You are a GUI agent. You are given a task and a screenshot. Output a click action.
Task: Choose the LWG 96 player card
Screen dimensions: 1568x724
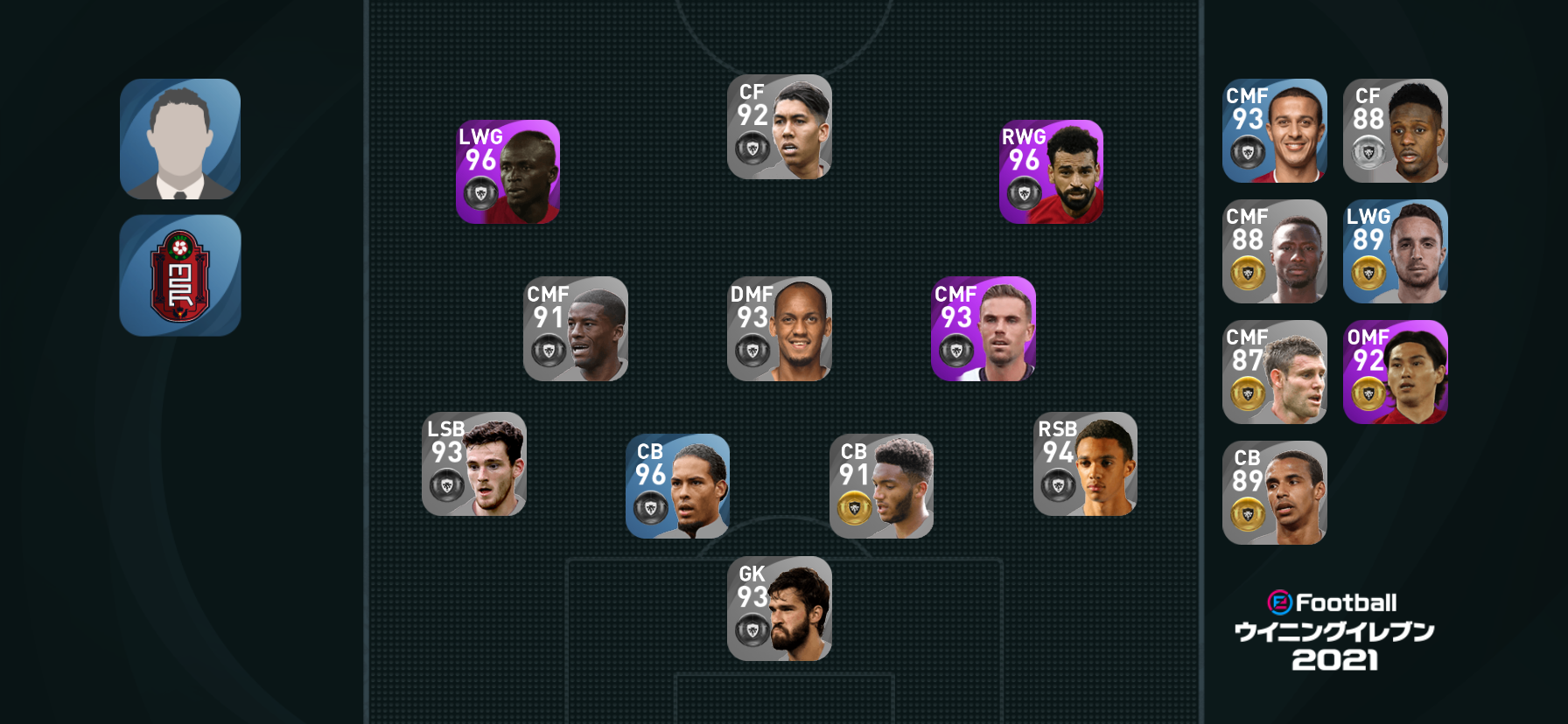click(x=508, y=172)
